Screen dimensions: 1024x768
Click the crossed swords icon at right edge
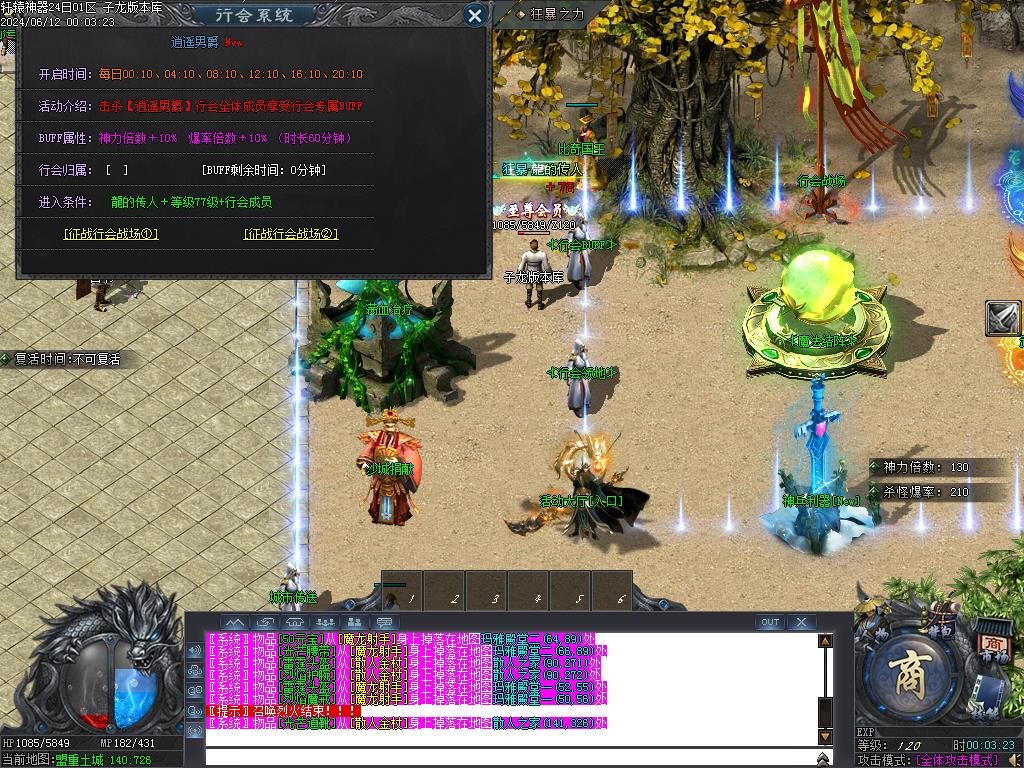1003,318
